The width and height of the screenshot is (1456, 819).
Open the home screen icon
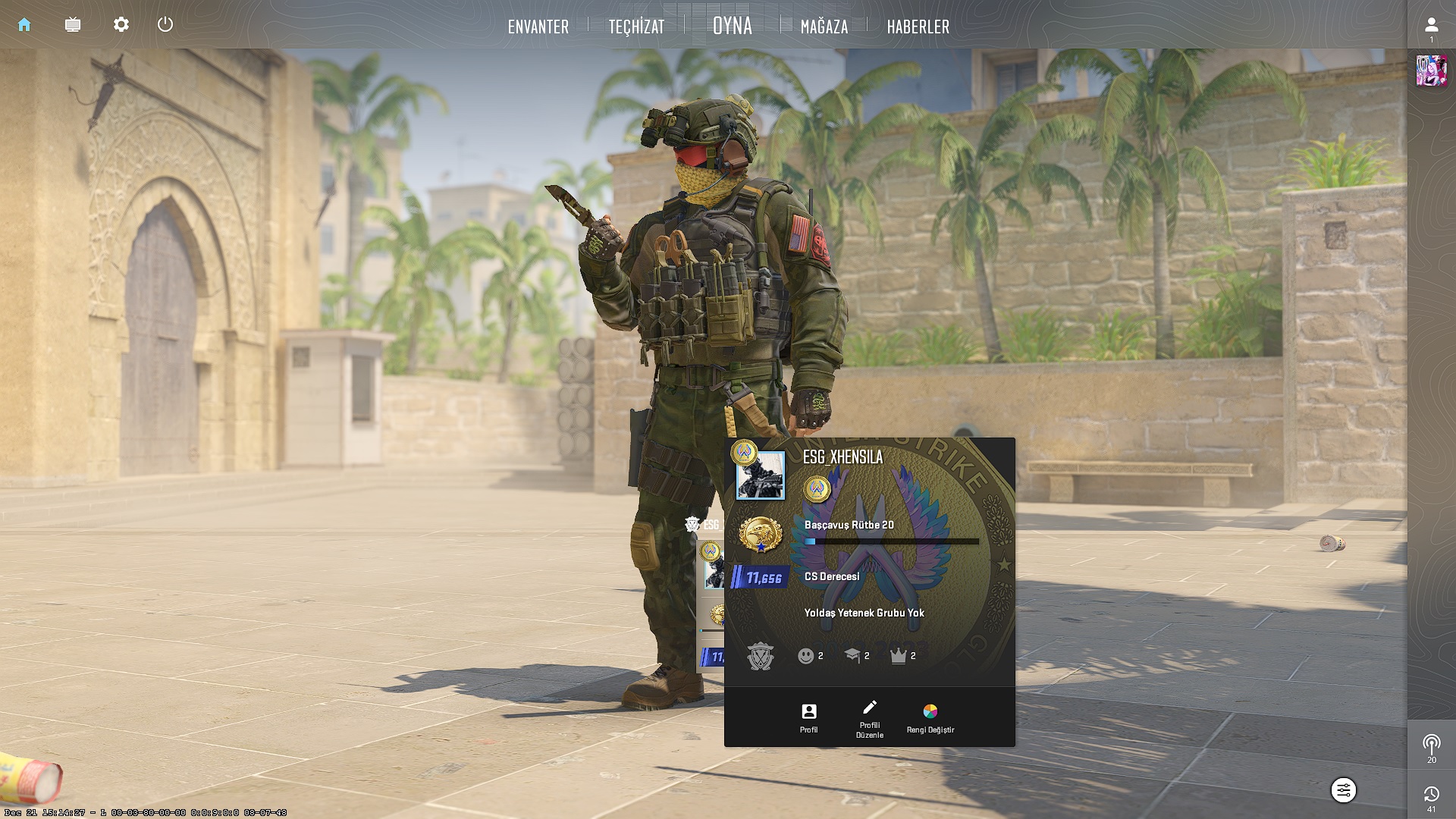pos(24,25)
